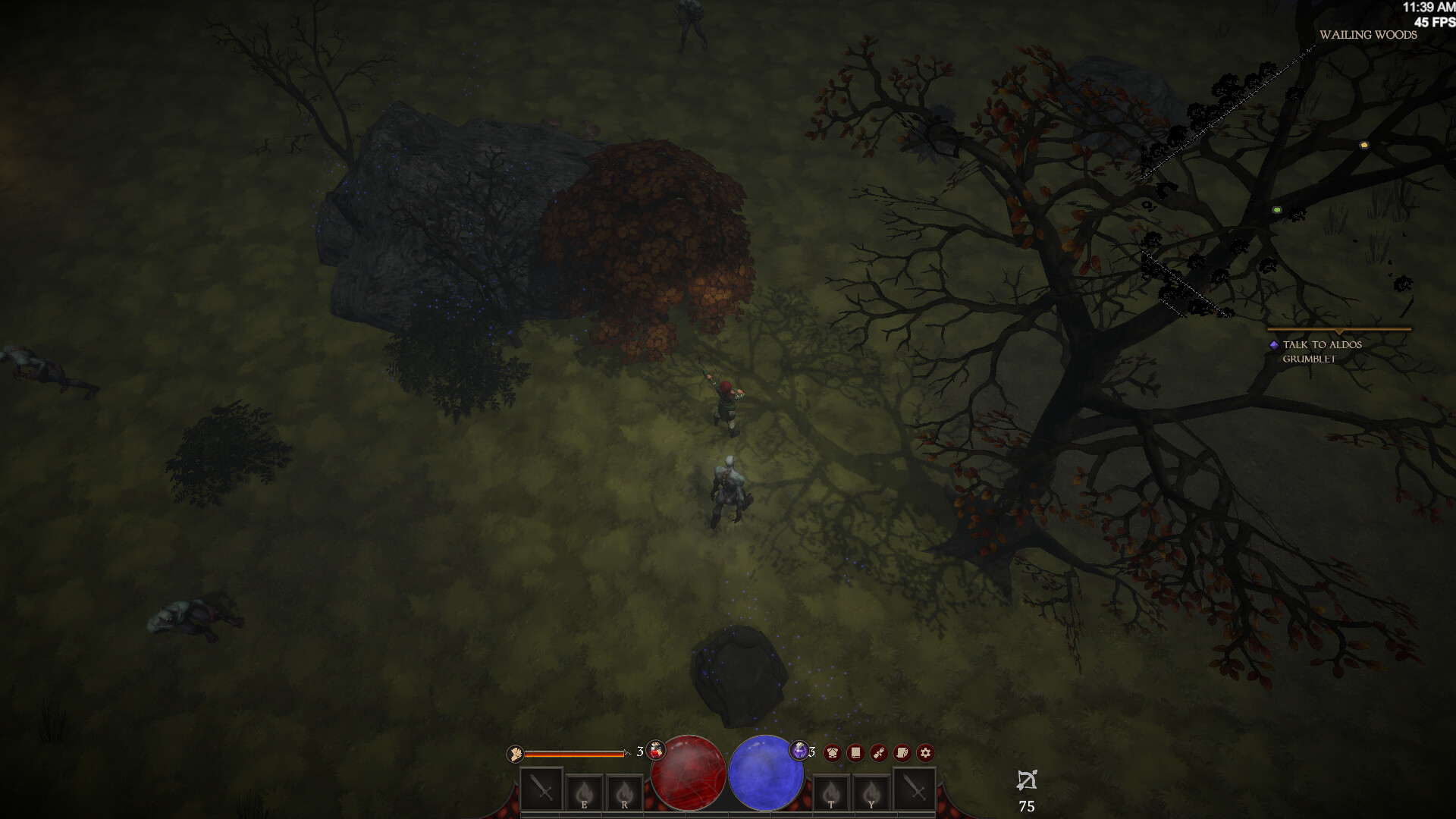Click the character portrait beside the XP bar
This screenshot has height=819, width=1456.
click(514, 754)
